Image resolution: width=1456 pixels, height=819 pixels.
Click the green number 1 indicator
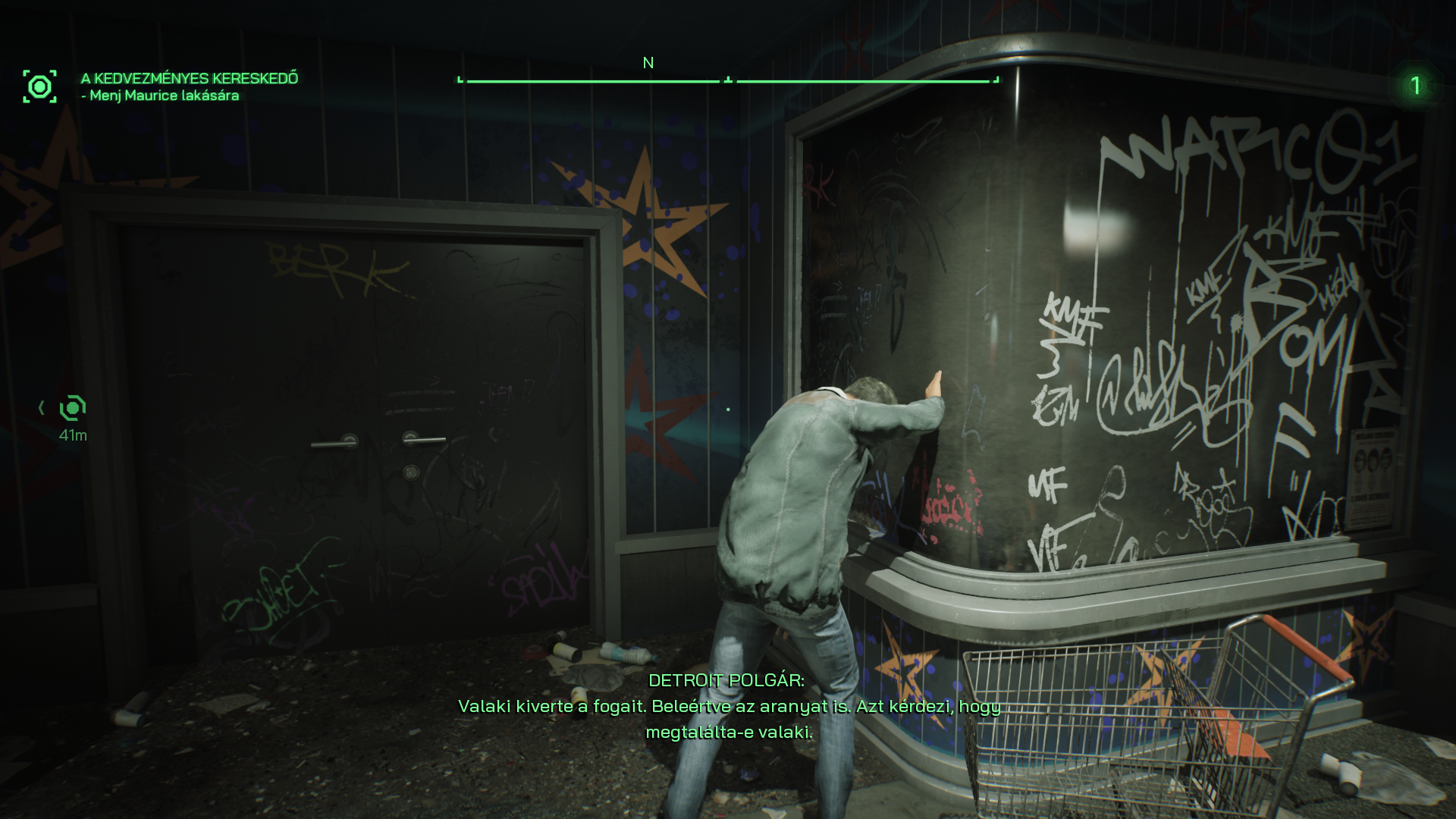pos(1415,86)
